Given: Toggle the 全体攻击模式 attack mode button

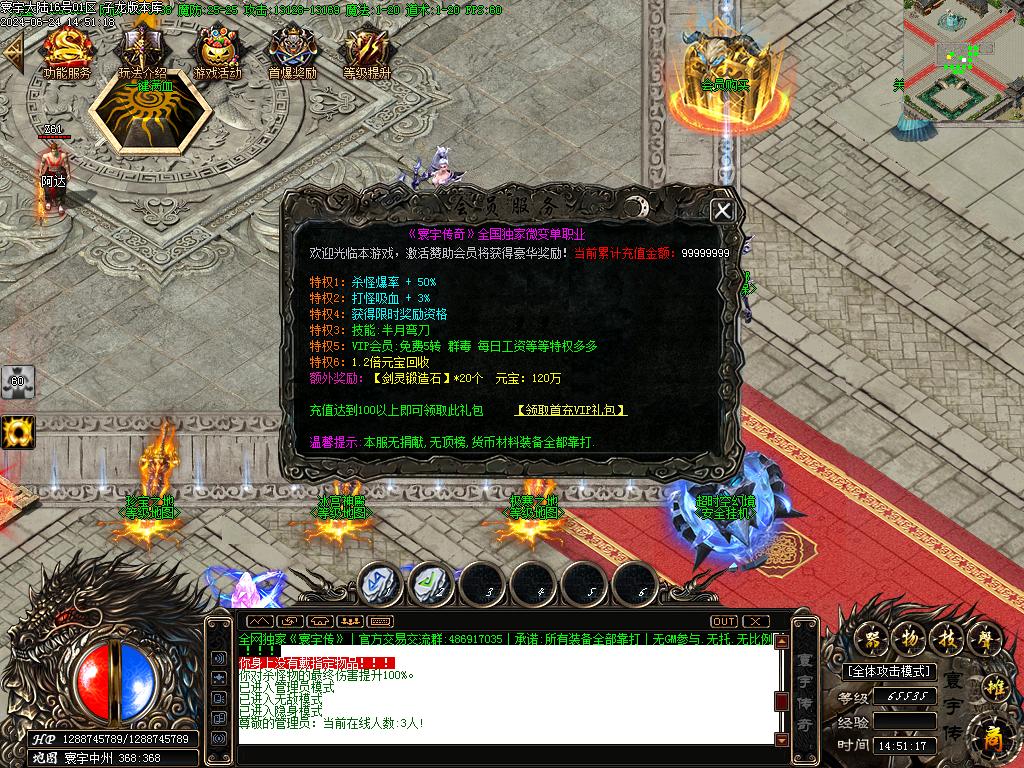Looking at the screenshot, I should pyautogui.click(x=889, y=671).
